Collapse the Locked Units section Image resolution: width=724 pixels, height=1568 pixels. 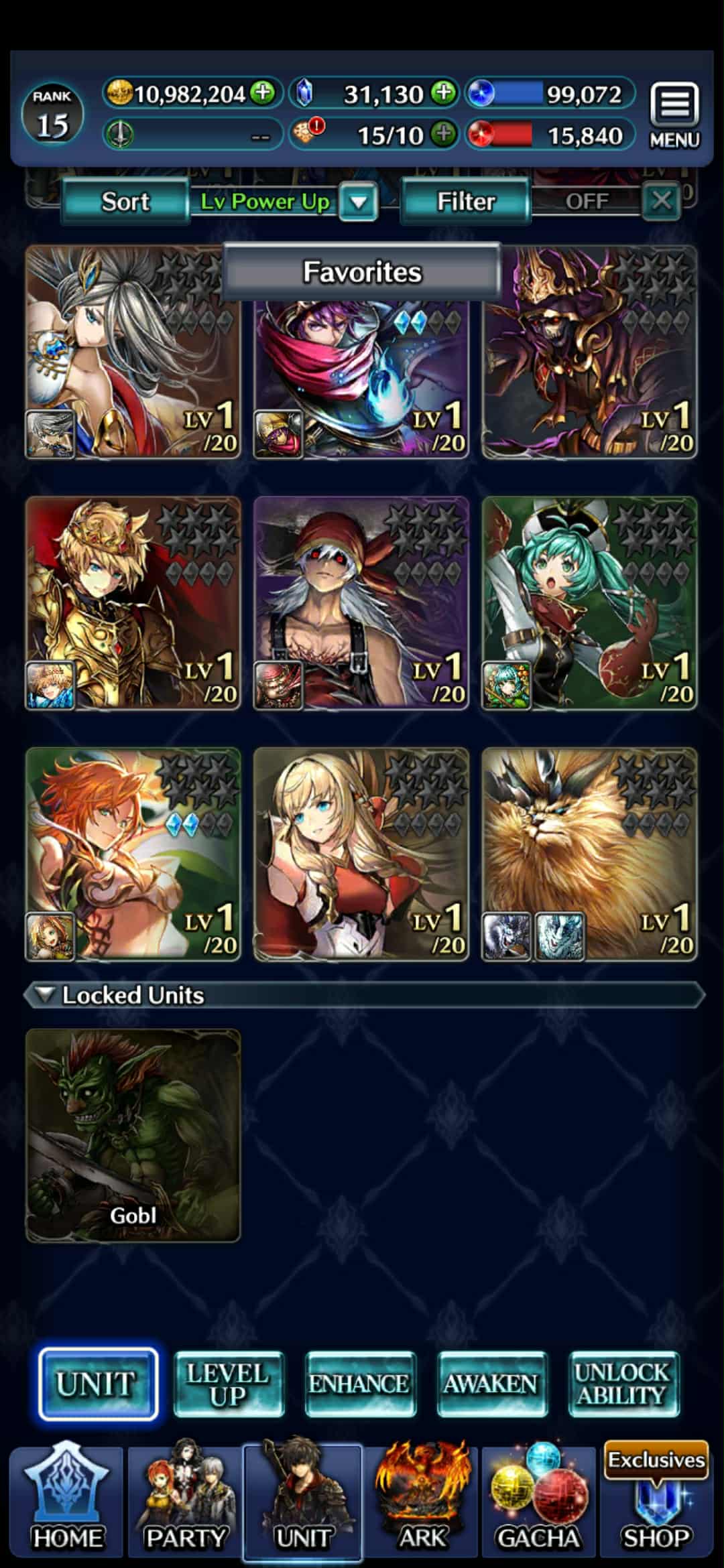click(x=46, y=994)
